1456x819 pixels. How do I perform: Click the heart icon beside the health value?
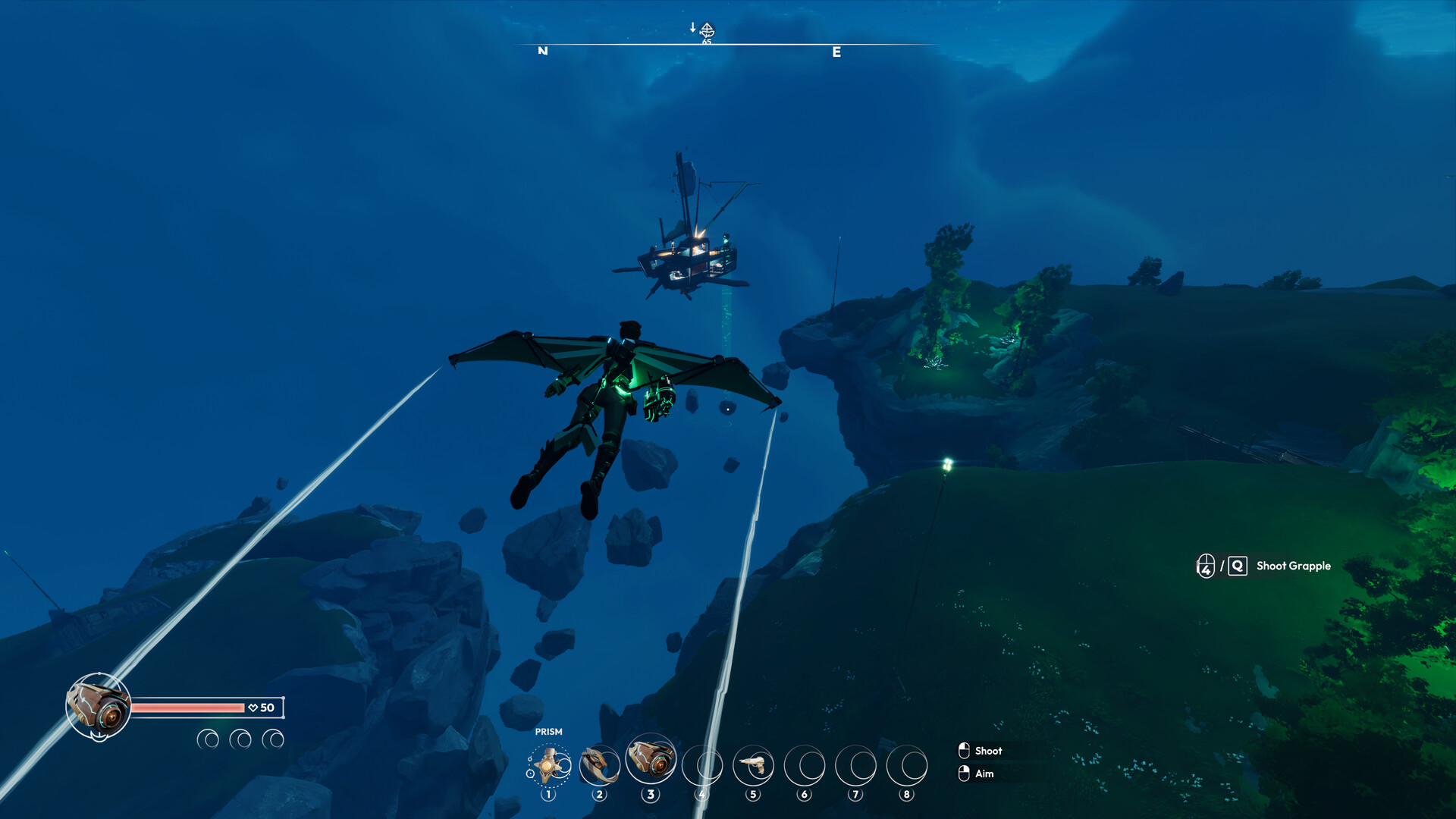click(253, 707)
